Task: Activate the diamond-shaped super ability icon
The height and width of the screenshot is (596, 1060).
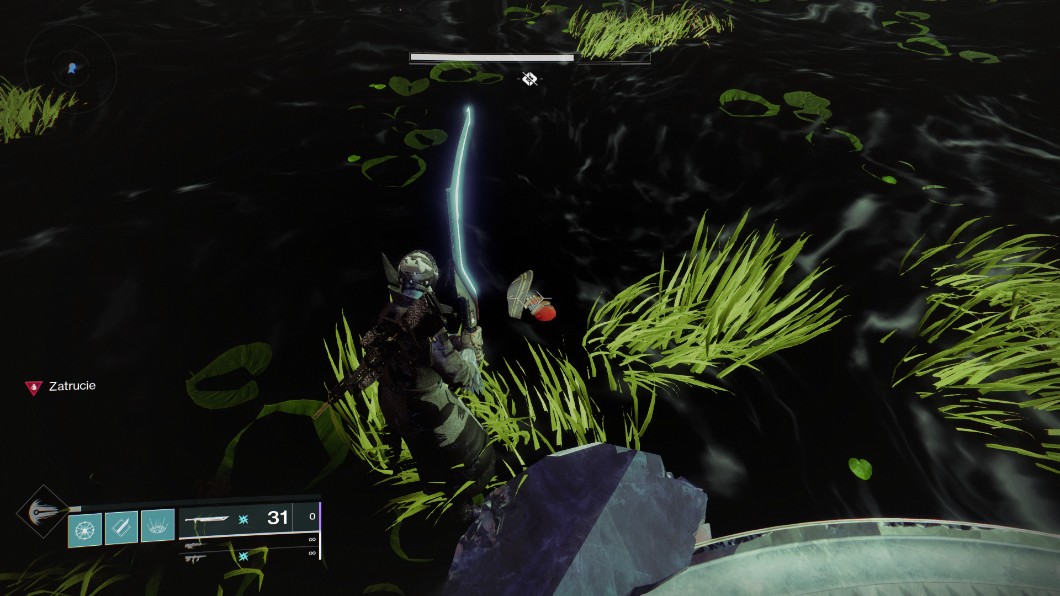Action: point(43,511)
